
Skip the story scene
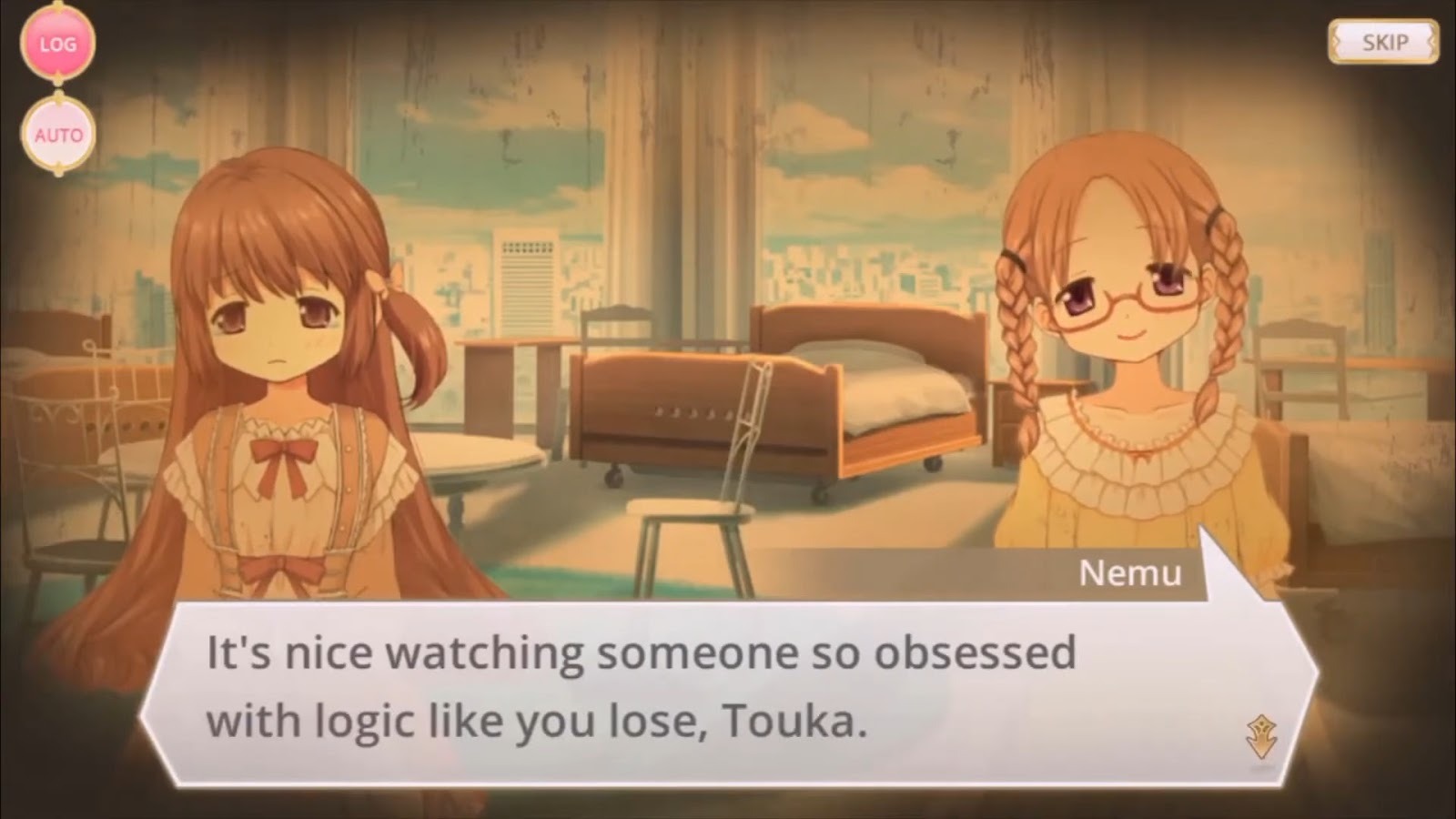click(x=1383, y=42)
